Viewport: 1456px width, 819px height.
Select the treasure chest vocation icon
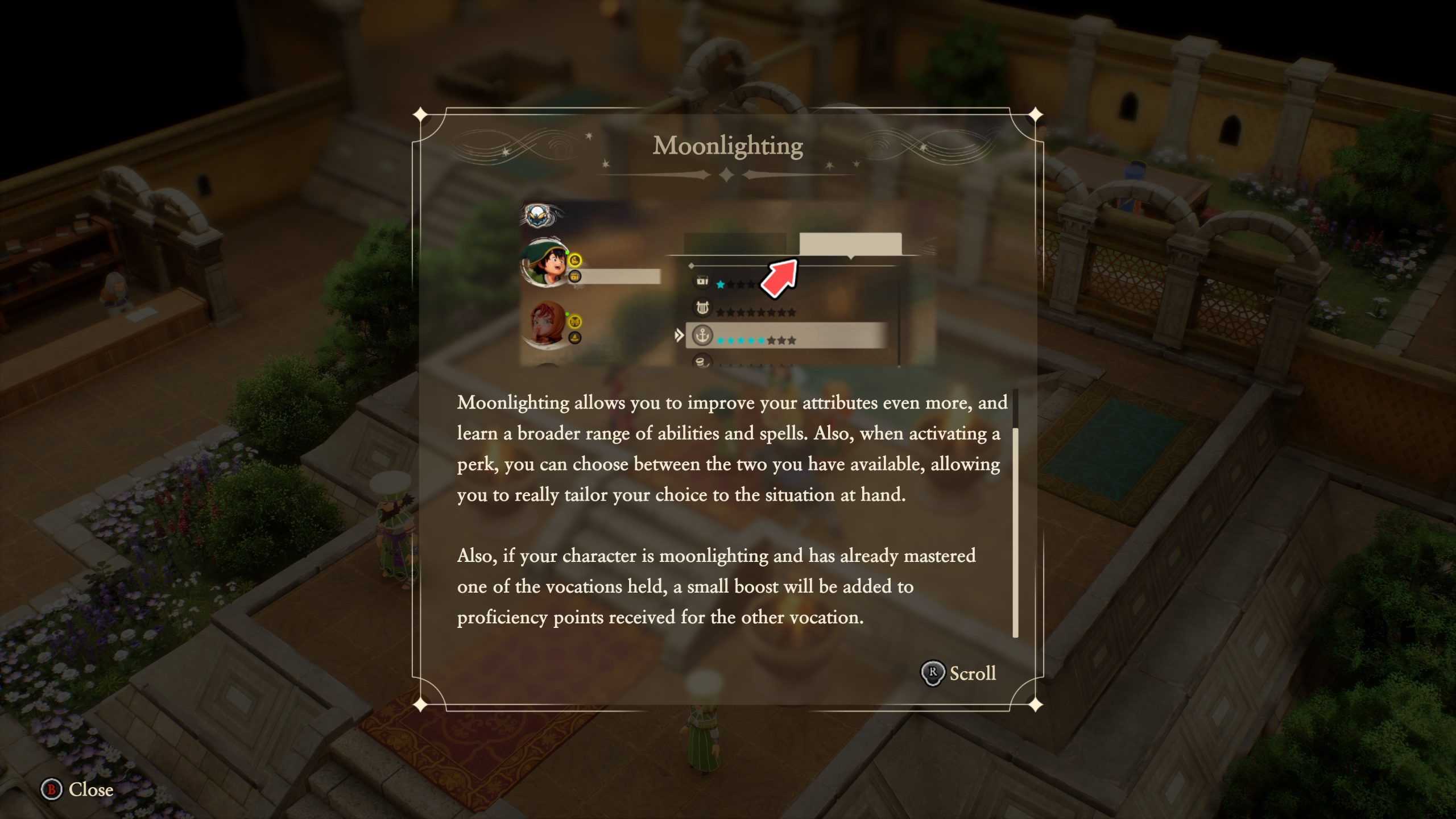702,282
